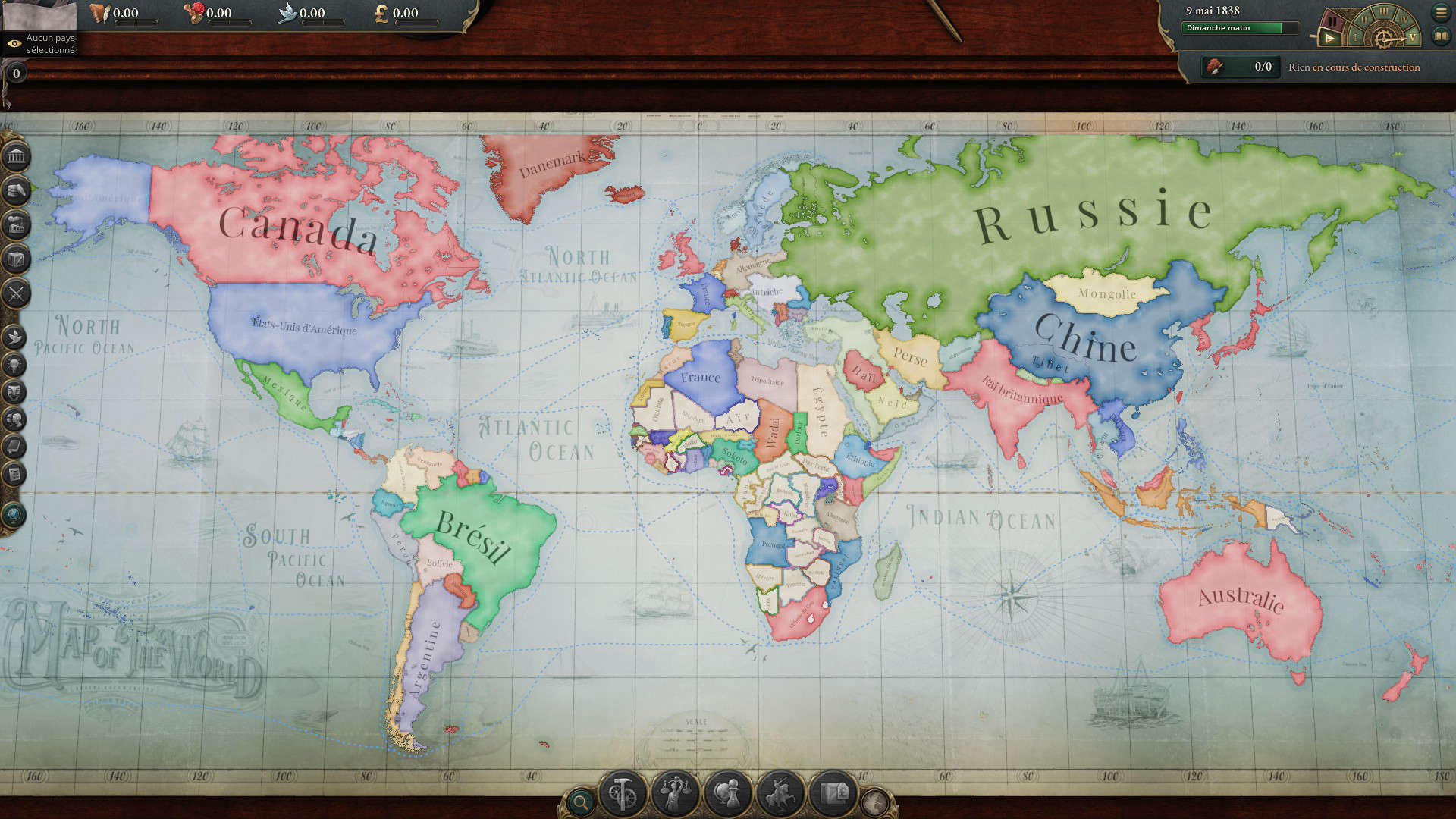1456x819 pixels.
Task: Open the ledger book icon near the clock
Action: [x=1442, y=35]
